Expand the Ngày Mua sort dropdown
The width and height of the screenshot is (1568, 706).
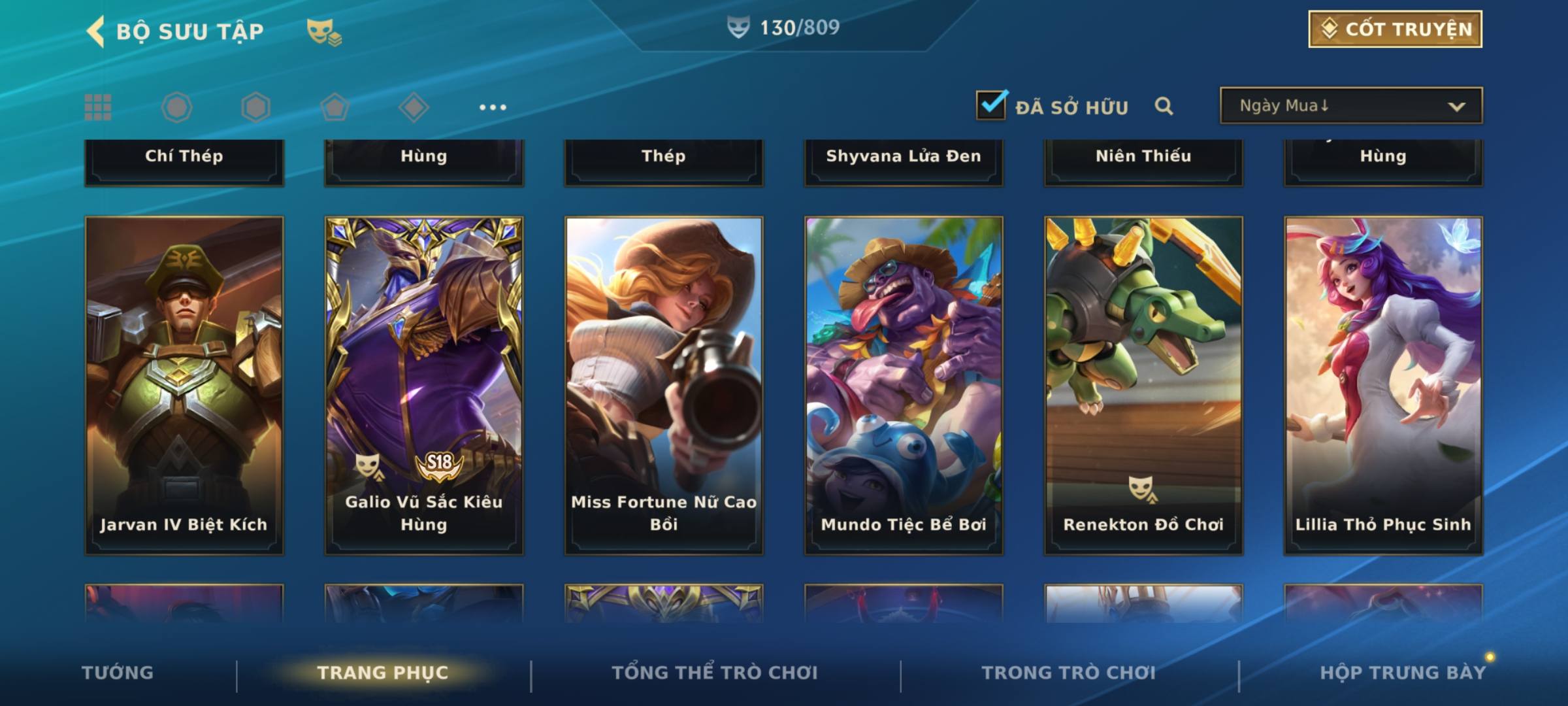(1350, 106)
